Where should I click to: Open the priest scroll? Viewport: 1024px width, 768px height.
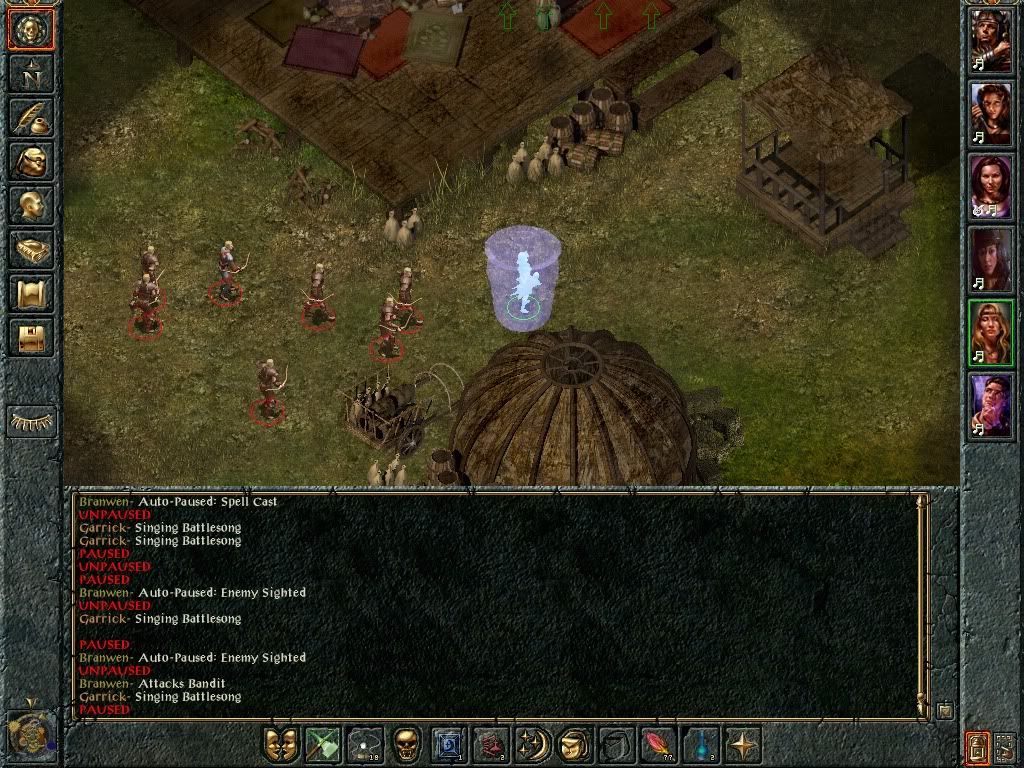click(31, 293)
